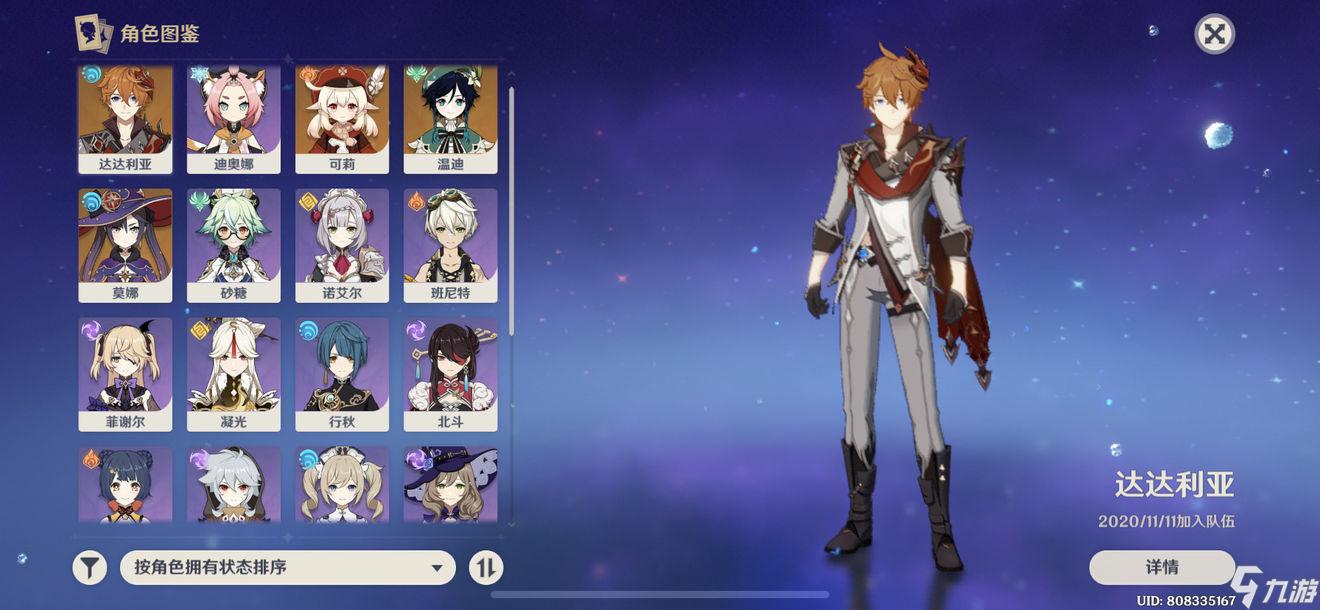Choose the 砂糖 character card
Viewport: 1320px width, 610px height.
[233, 245]
